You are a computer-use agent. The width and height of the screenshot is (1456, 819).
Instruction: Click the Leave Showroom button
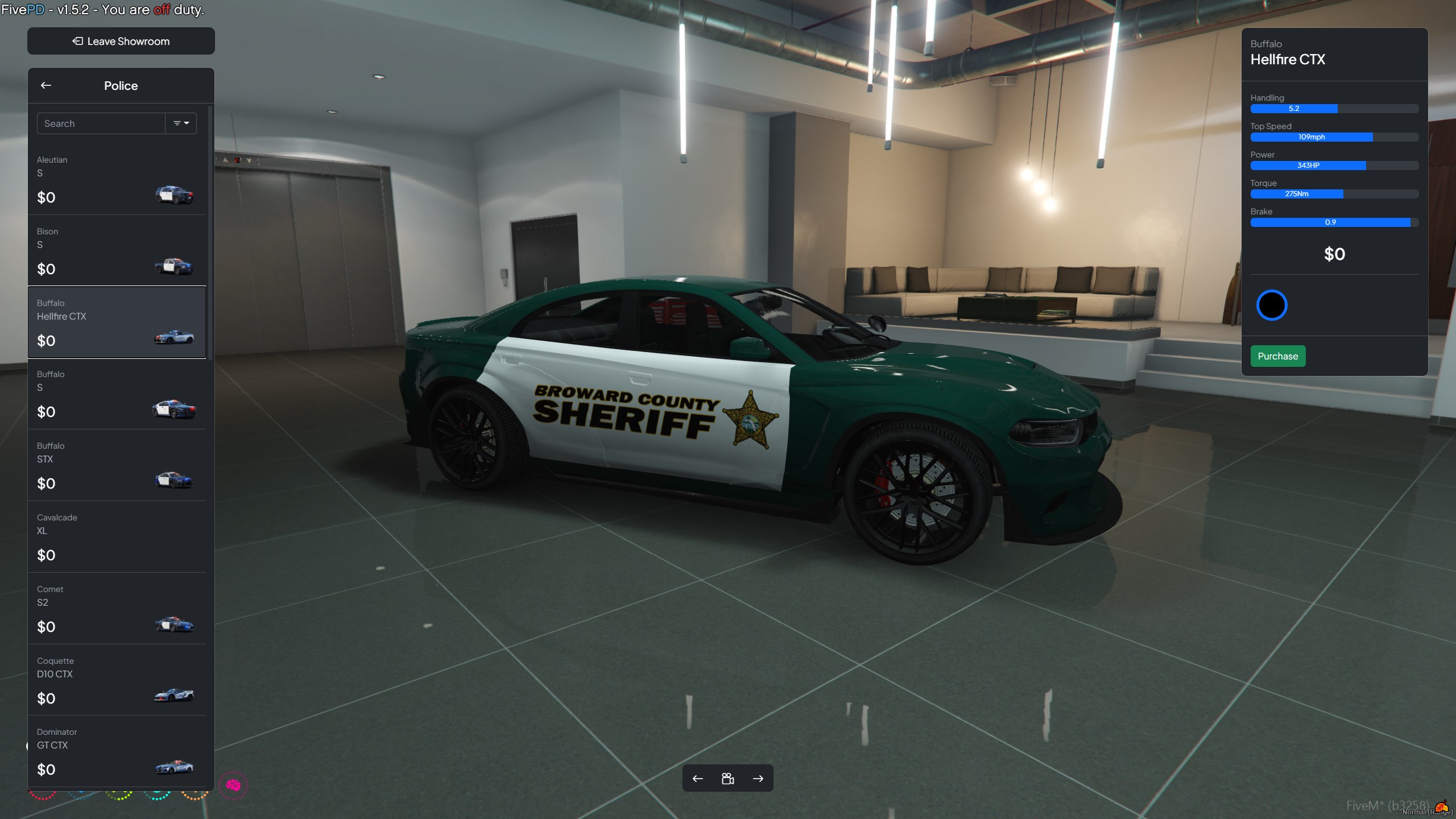coord(121,41)
